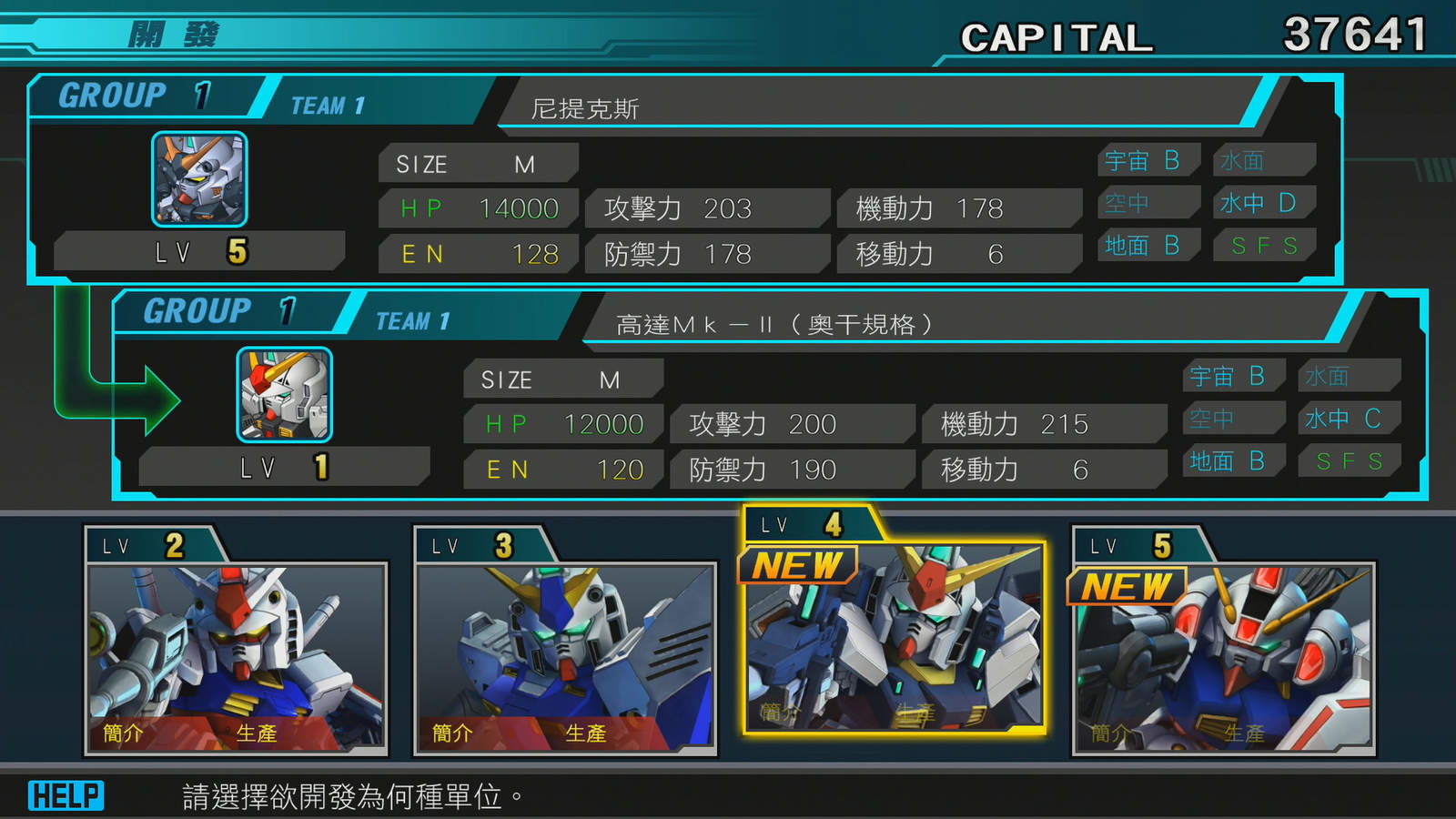Click the 高達Mk-II (奧干規格) unit portrait

[x=285, y=395]
